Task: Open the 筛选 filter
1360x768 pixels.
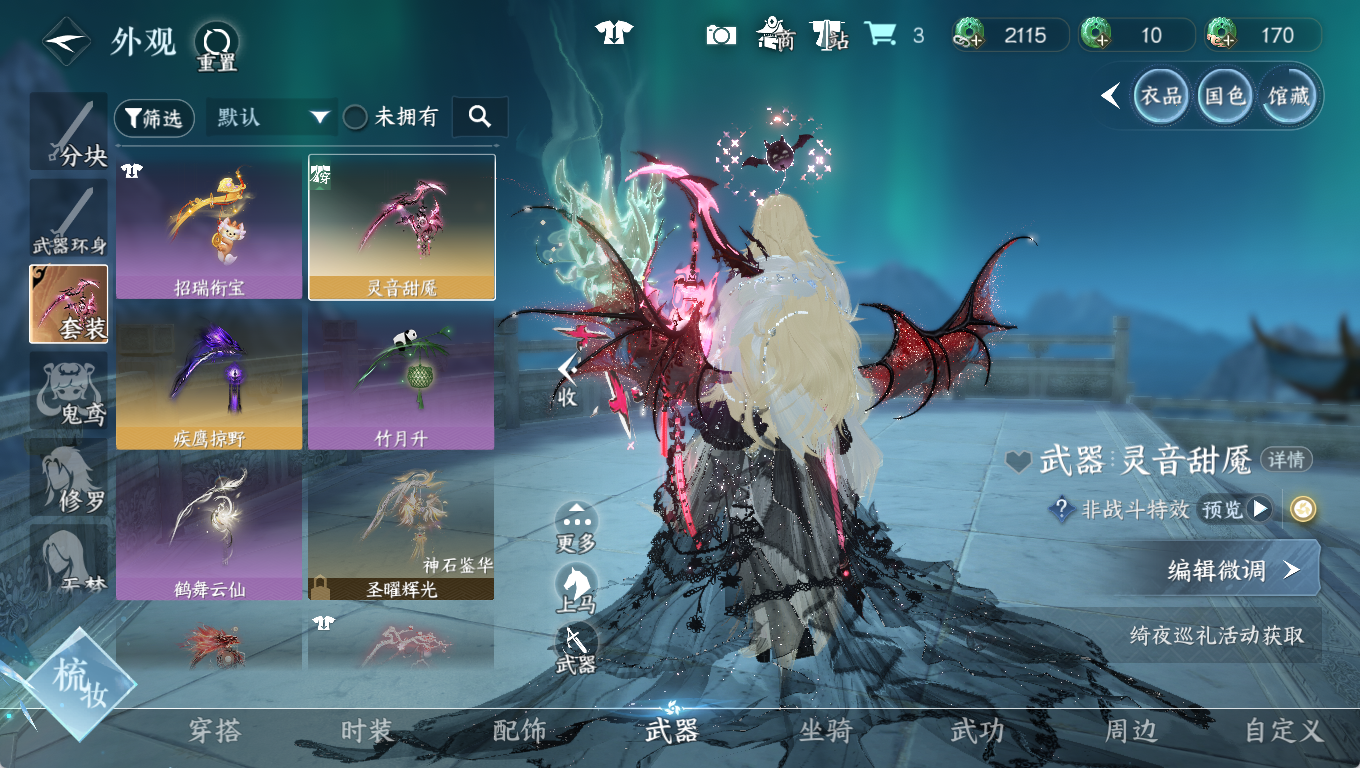Action: coord(155,118)
